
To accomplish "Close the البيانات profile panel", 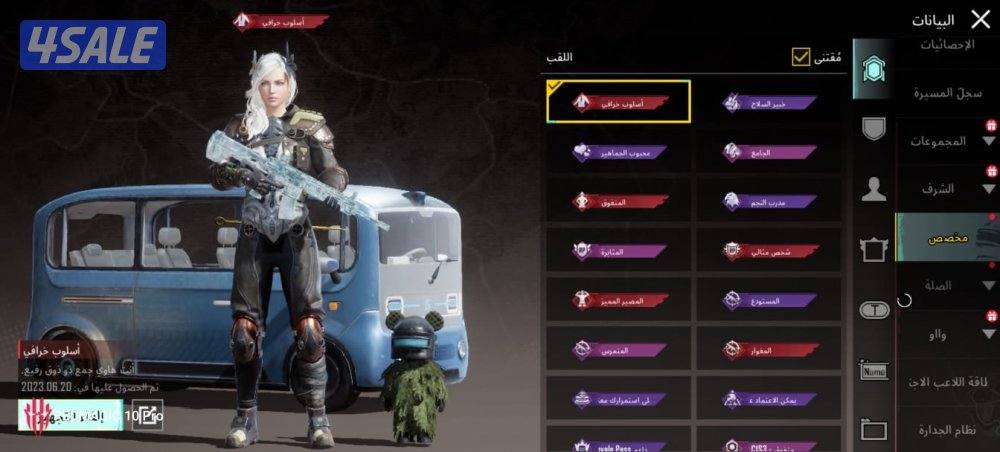I will click(980, 19).
